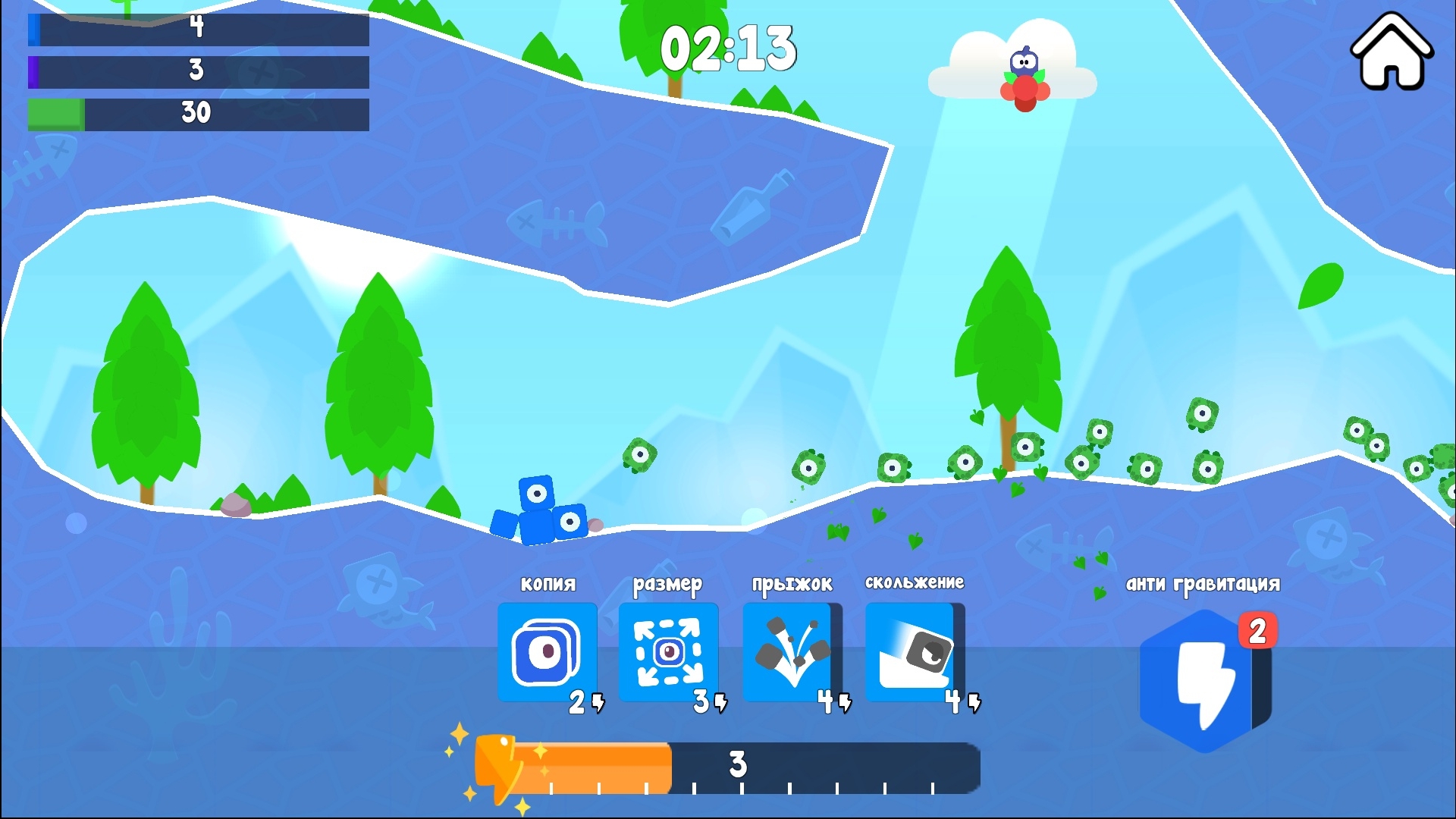Tap the green progress bar showing 30

click(x=197, y=114)
